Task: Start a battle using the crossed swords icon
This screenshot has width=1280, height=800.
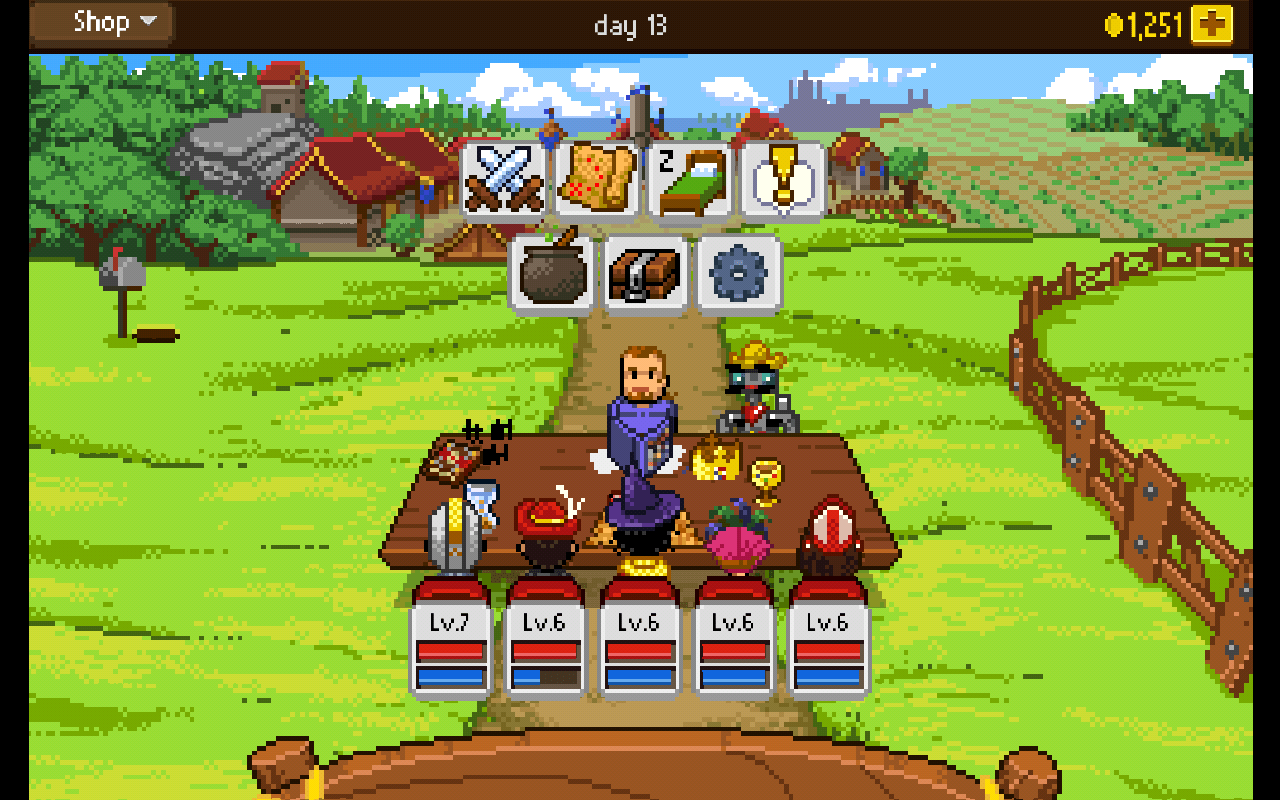Action: coord(504,180)
